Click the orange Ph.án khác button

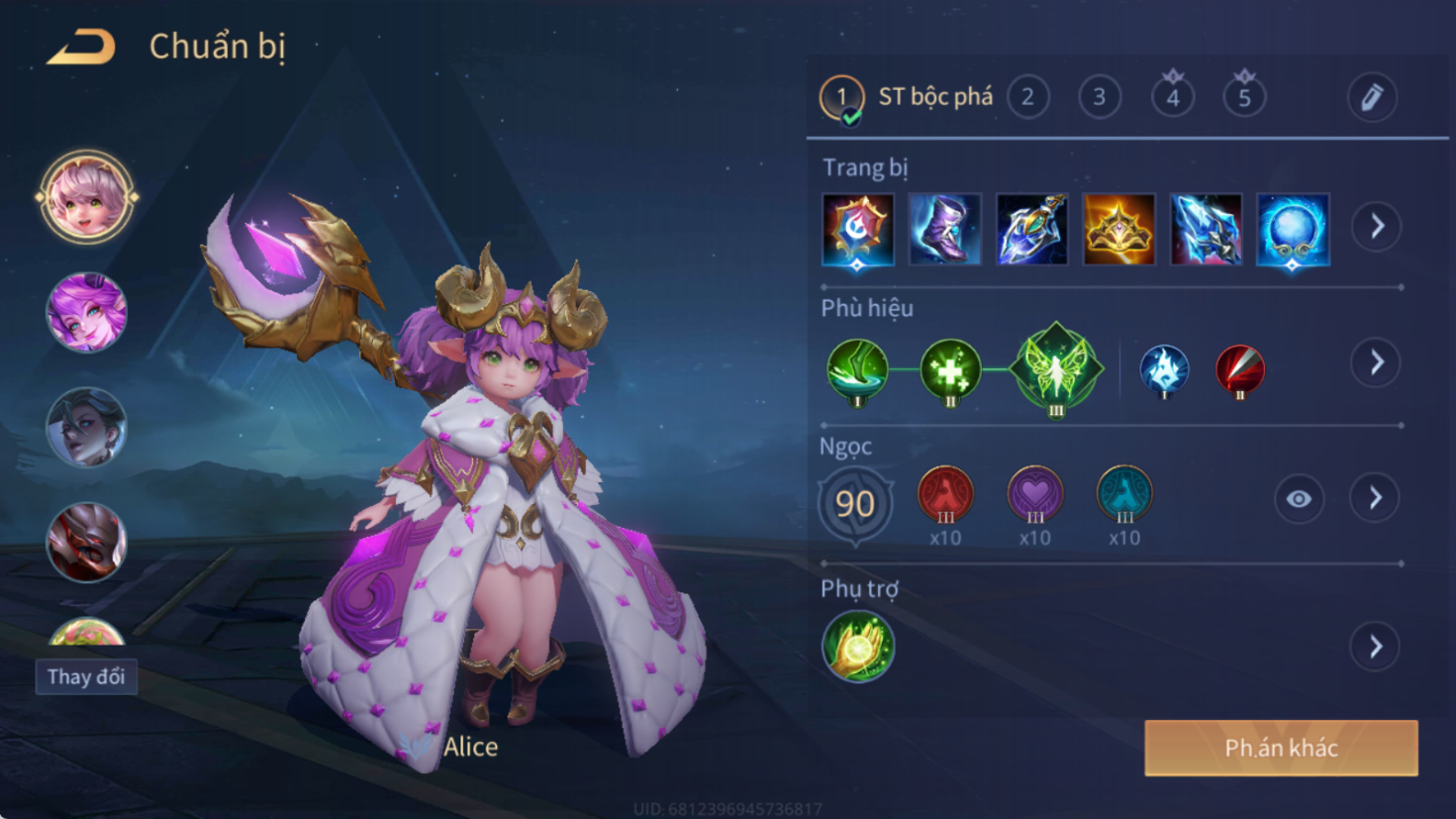(1281, 748)
